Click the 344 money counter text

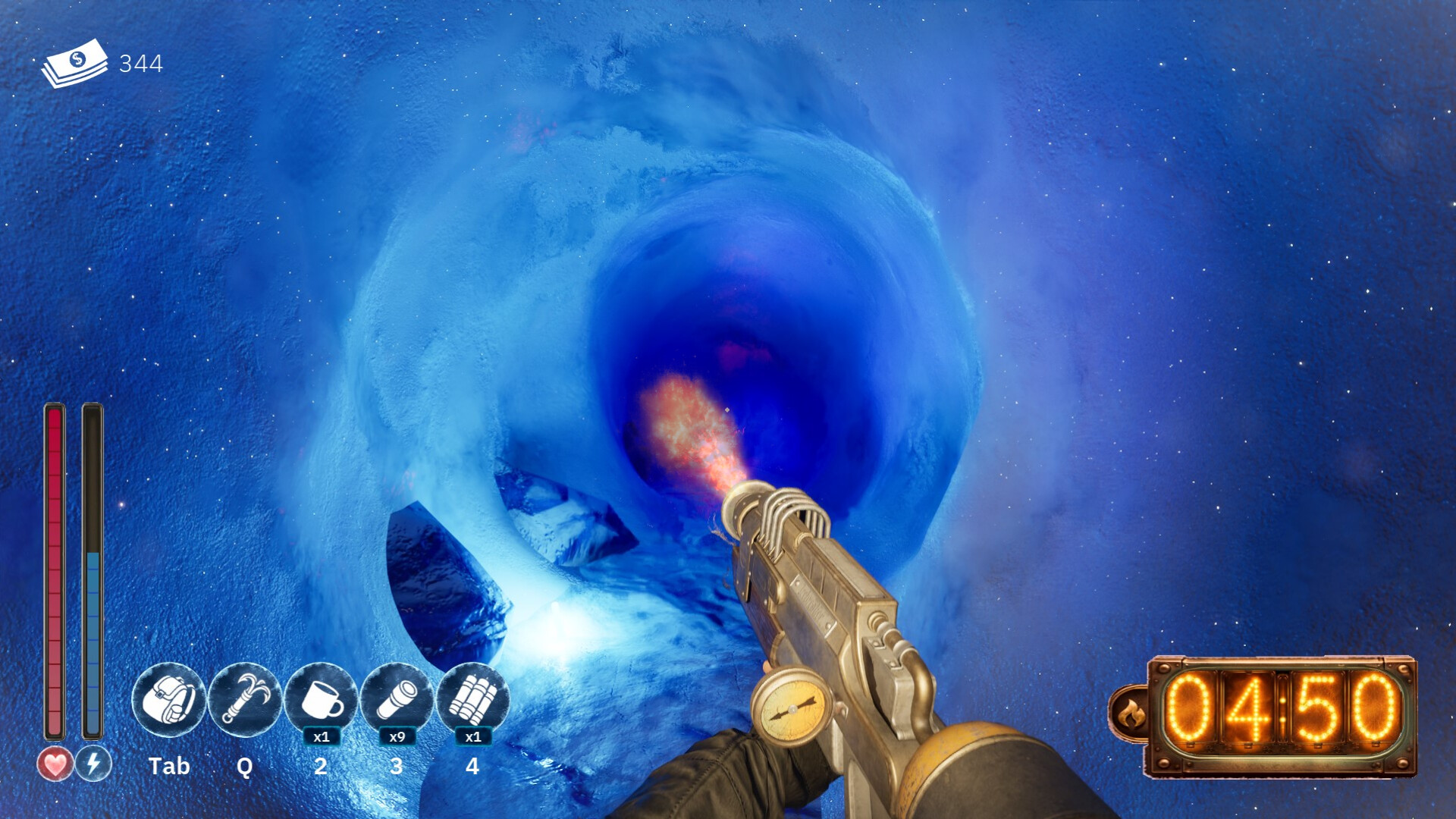[x=141, y=64]
